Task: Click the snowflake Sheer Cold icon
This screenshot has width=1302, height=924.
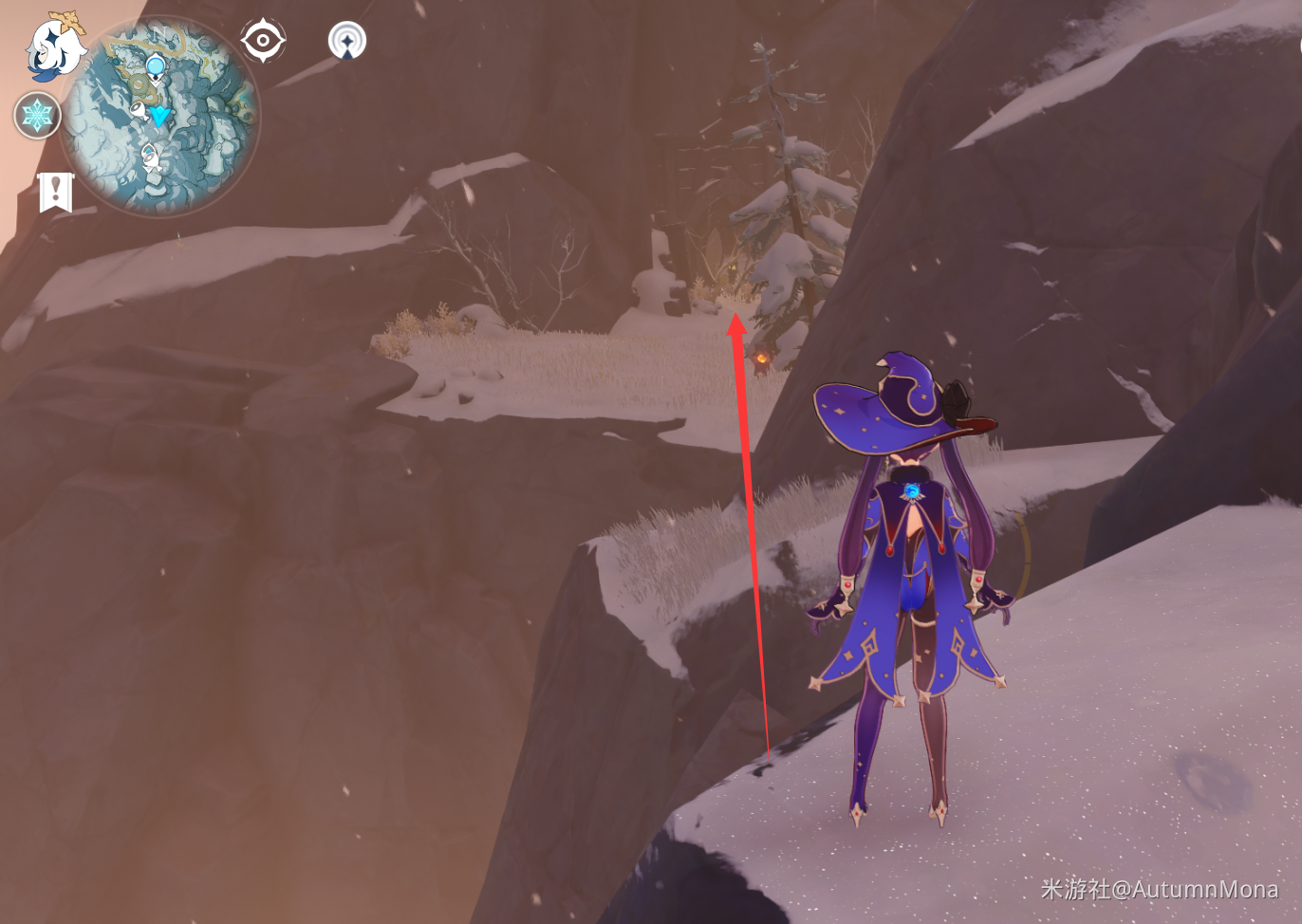Action: point(38,116)
